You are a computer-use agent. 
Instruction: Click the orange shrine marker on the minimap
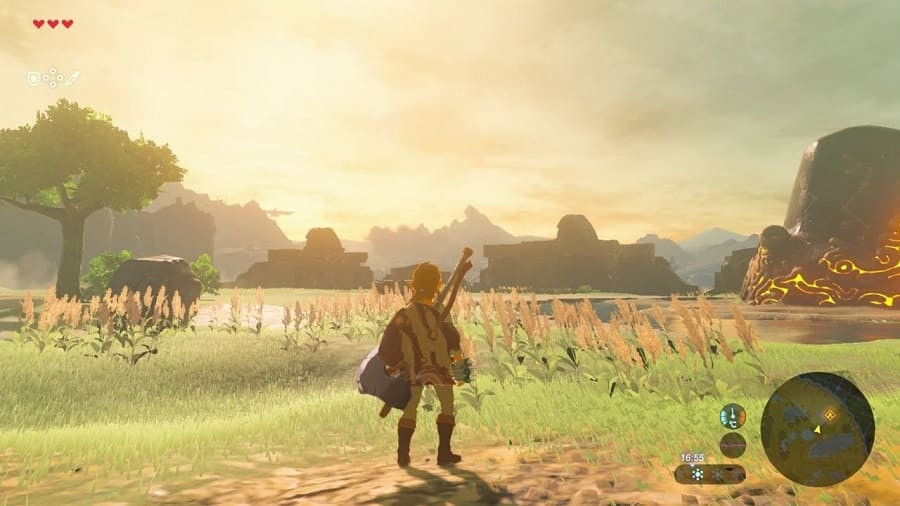coord(830,414)
